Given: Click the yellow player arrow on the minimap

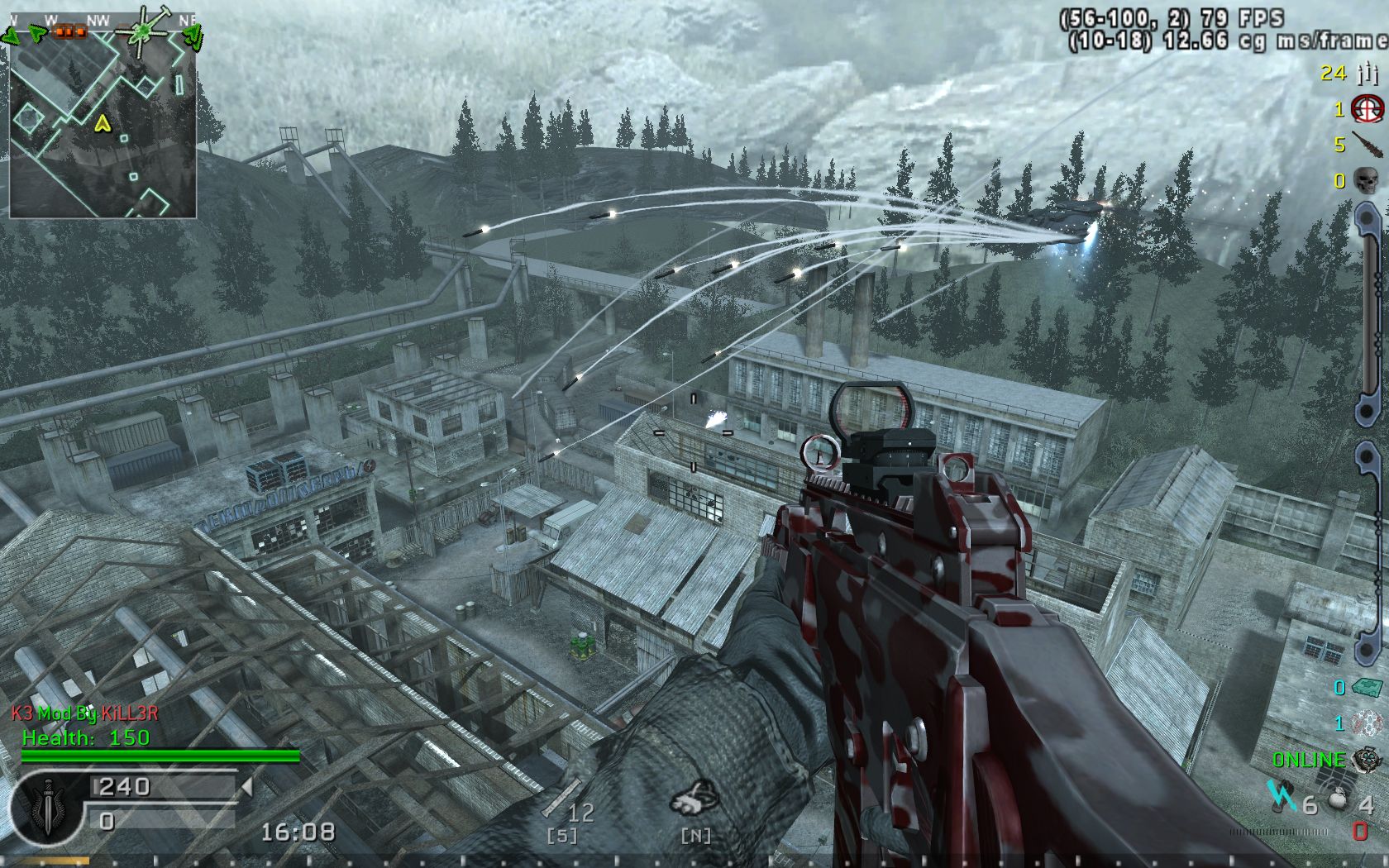Looking at the screenshot, I should (x=103, y=124).
